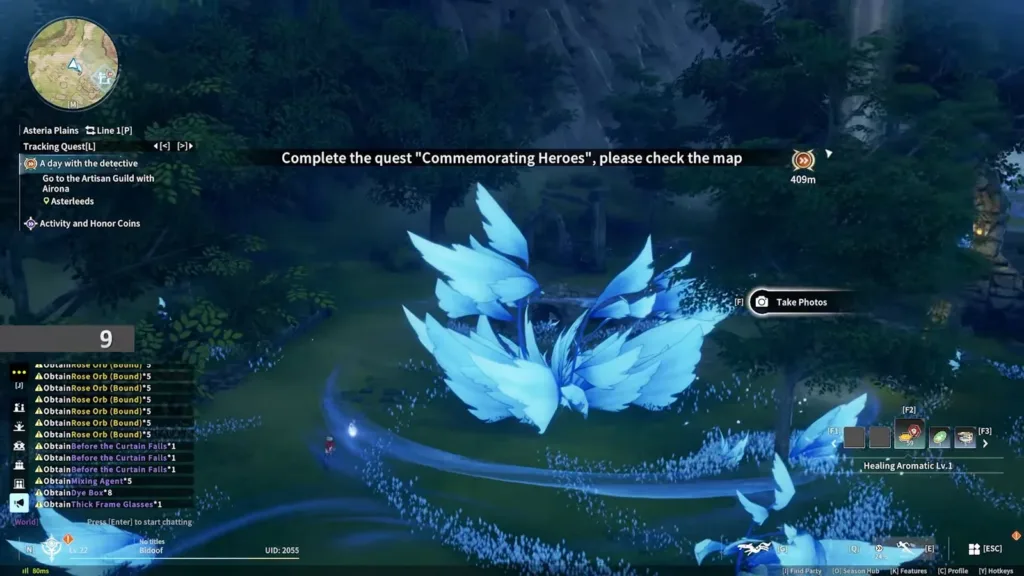Screen dimensions: 1024x576
Task: Open the Season Hub
Action: (856, 570)
